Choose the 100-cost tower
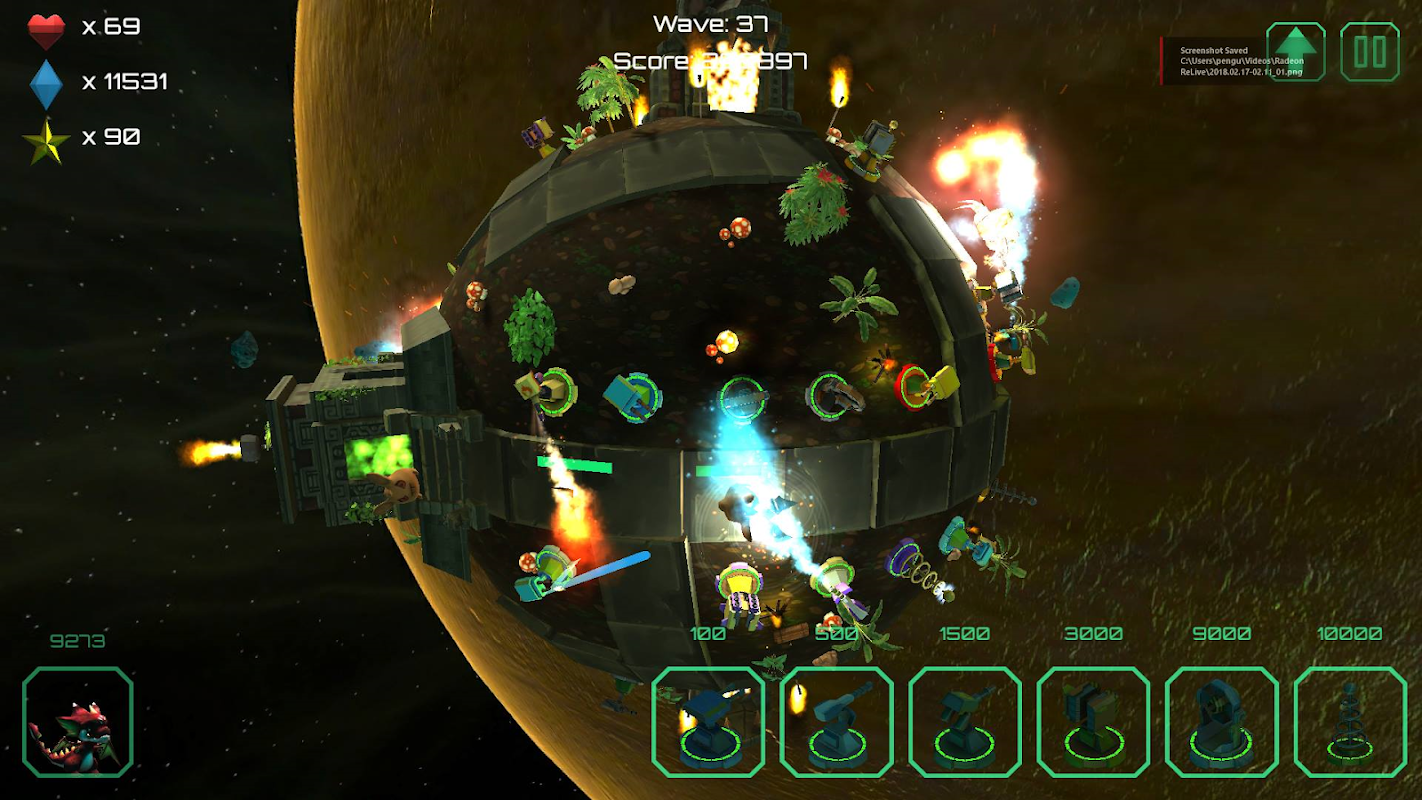The width and height of the screenshot is (1422, 800). [708, 722]
